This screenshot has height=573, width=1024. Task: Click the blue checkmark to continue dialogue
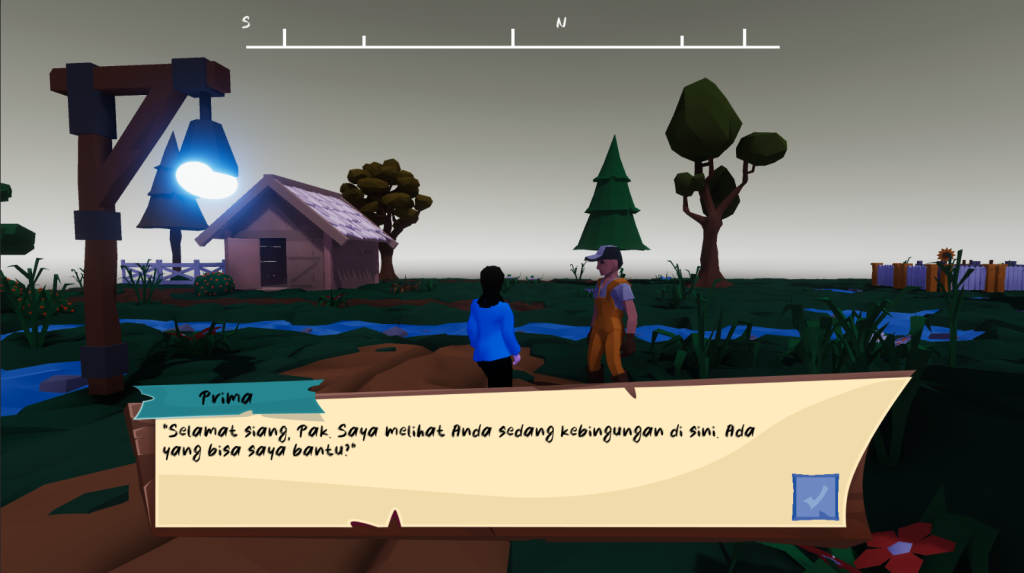815,497
